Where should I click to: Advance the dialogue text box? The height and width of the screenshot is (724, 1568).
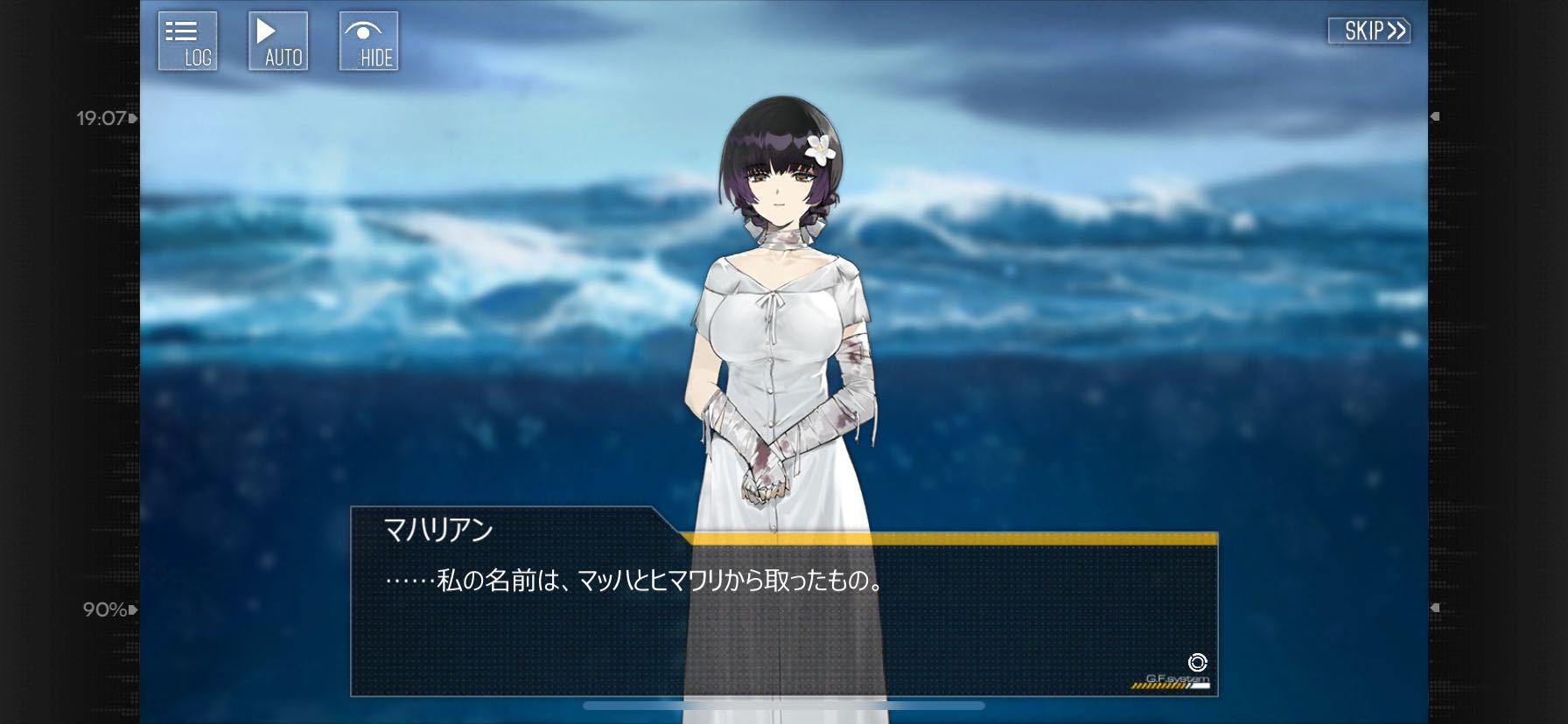(783, 612)
